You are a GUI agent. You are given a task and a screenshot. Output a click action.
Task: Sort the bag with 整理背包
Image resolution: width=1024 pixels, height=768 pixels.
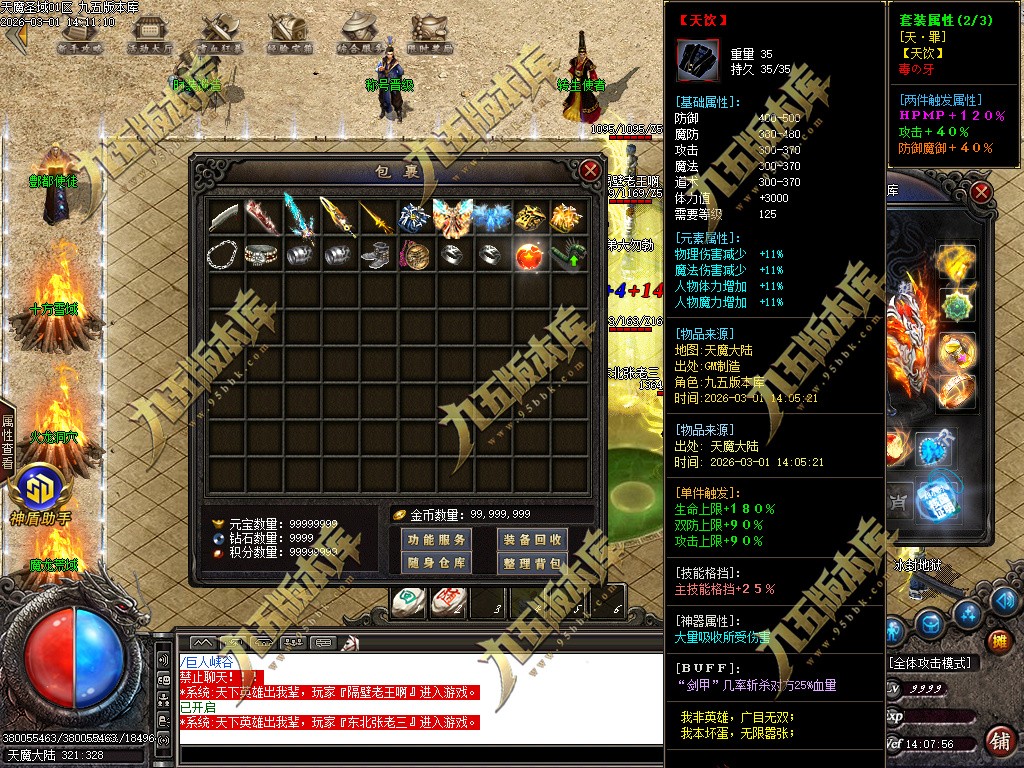coord(532,563)
